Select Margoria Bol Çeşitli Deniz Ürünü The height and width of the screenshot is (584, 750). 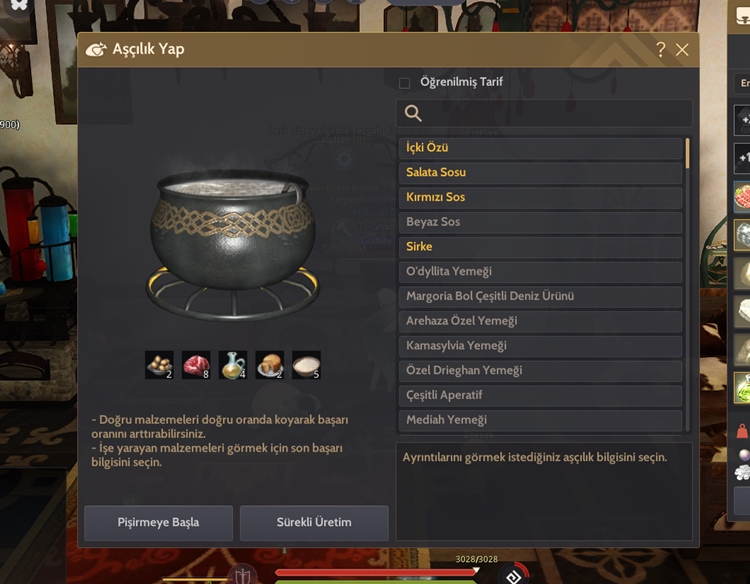point(540,296)
